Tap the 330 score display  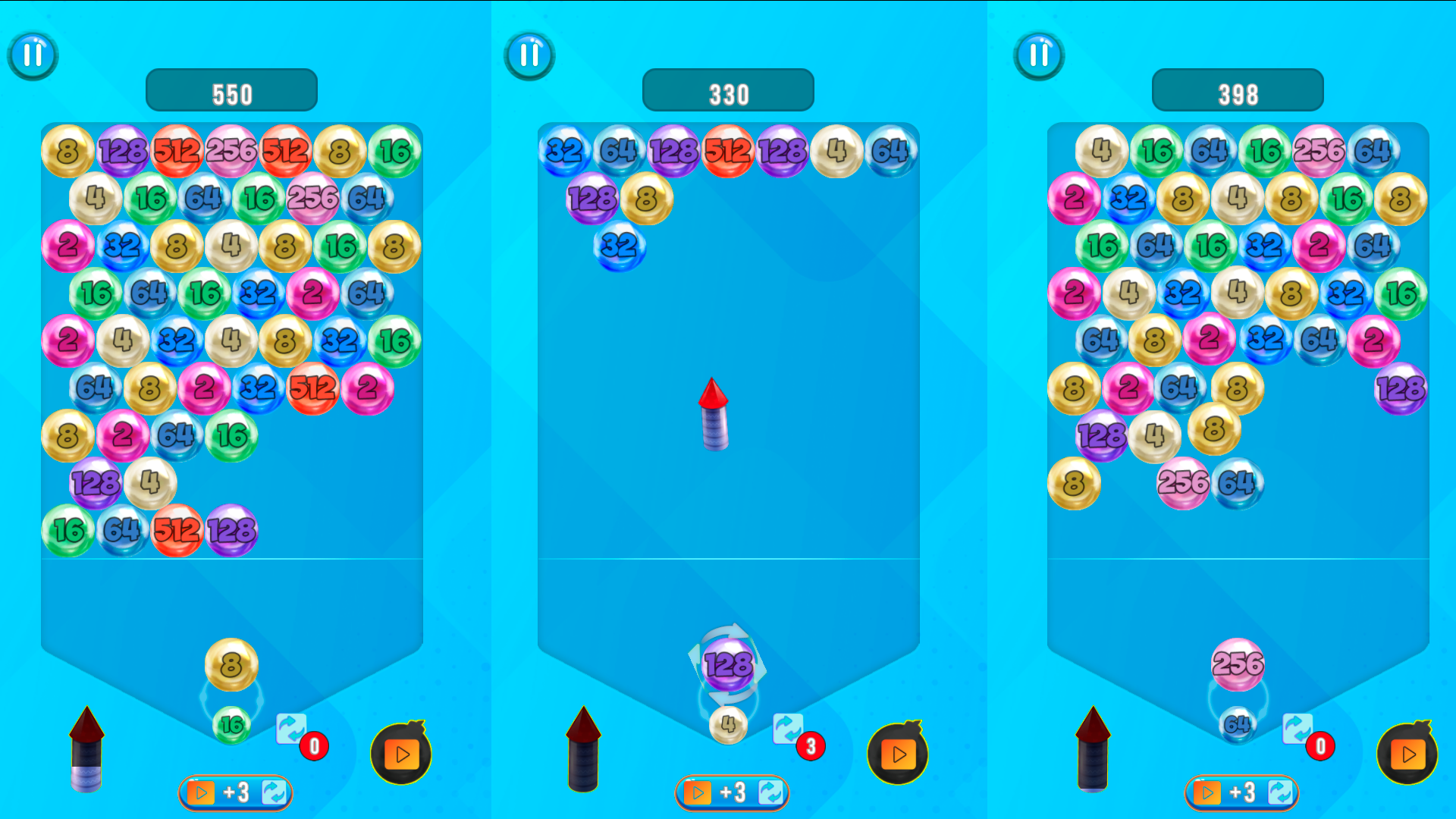(728, 89)
